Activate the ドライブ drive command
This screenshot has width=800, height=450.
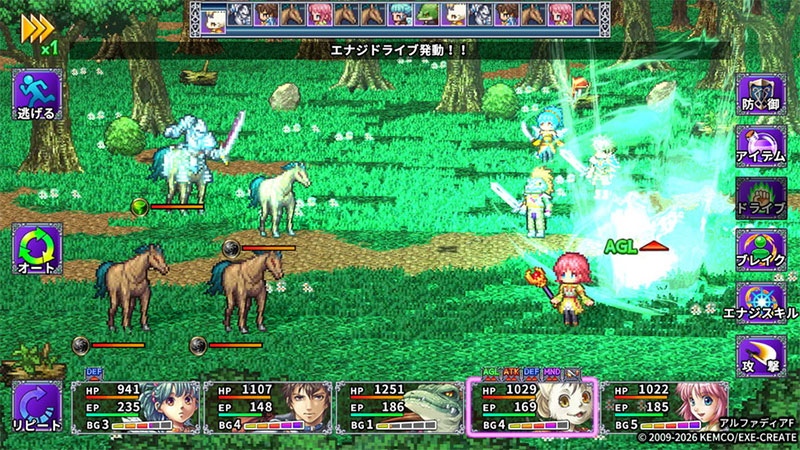pos(761,199)
